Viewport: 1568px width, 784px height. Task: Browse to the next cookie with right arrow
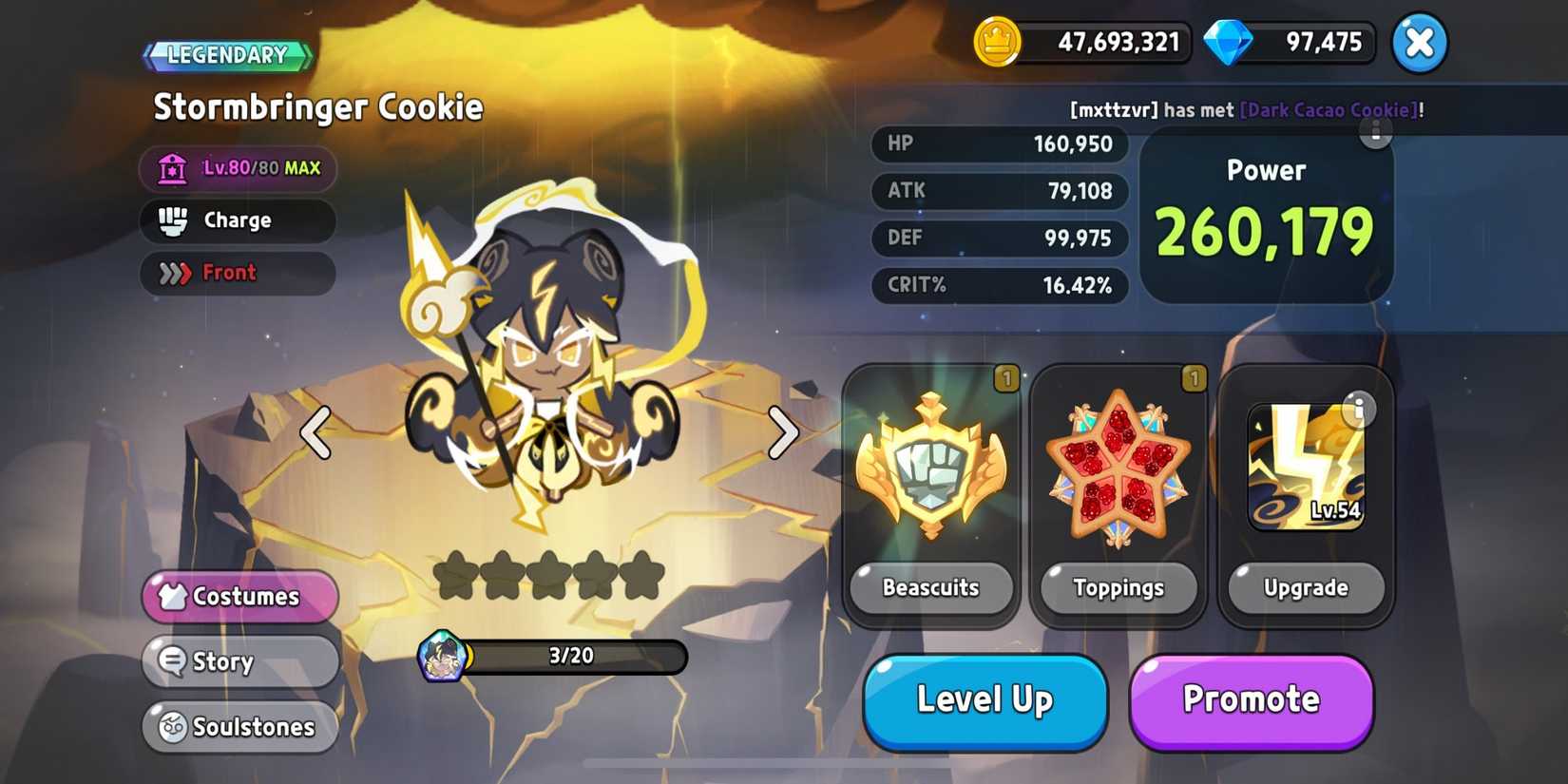click(x=783, y=433)
